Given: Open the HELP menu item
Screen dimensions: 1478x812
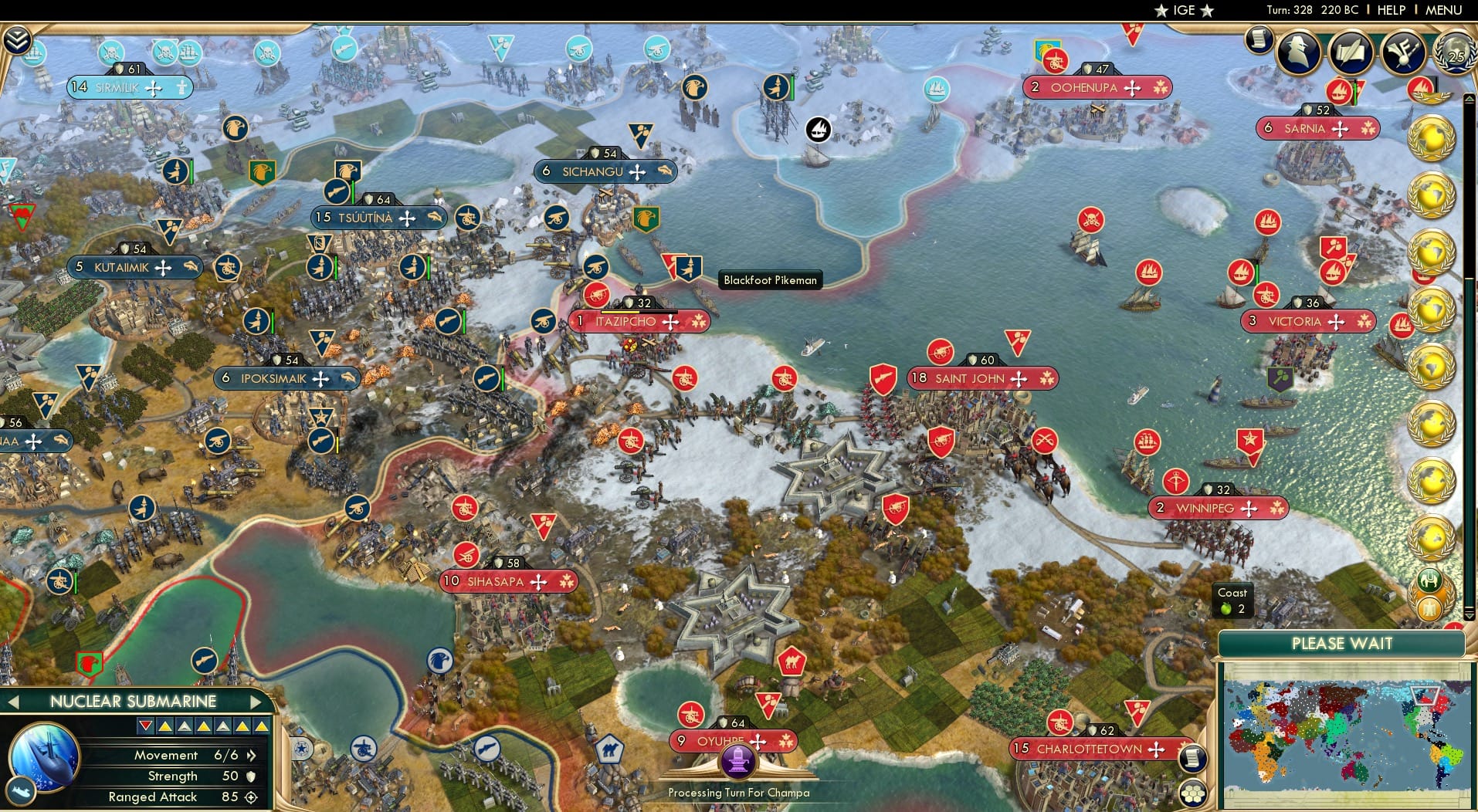Looking at the screenshot, I should [1391, 9].
